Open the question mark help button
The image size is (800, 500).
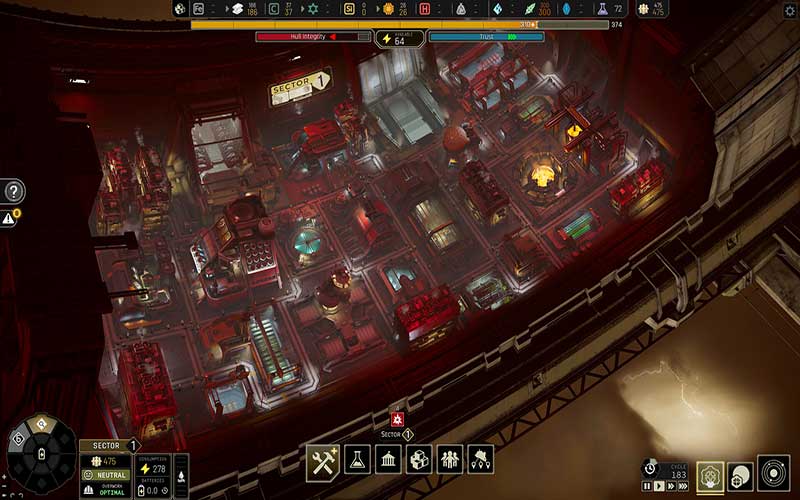[x=14, y=192]
